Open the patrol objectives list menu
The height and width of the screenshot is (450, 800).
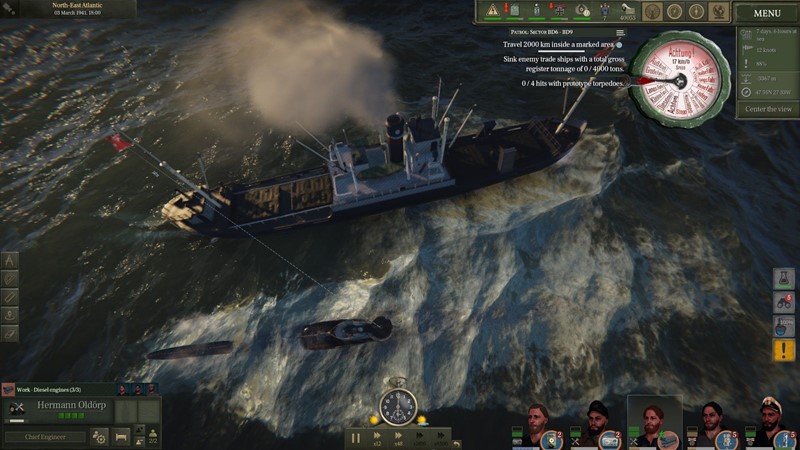[620, 33]
